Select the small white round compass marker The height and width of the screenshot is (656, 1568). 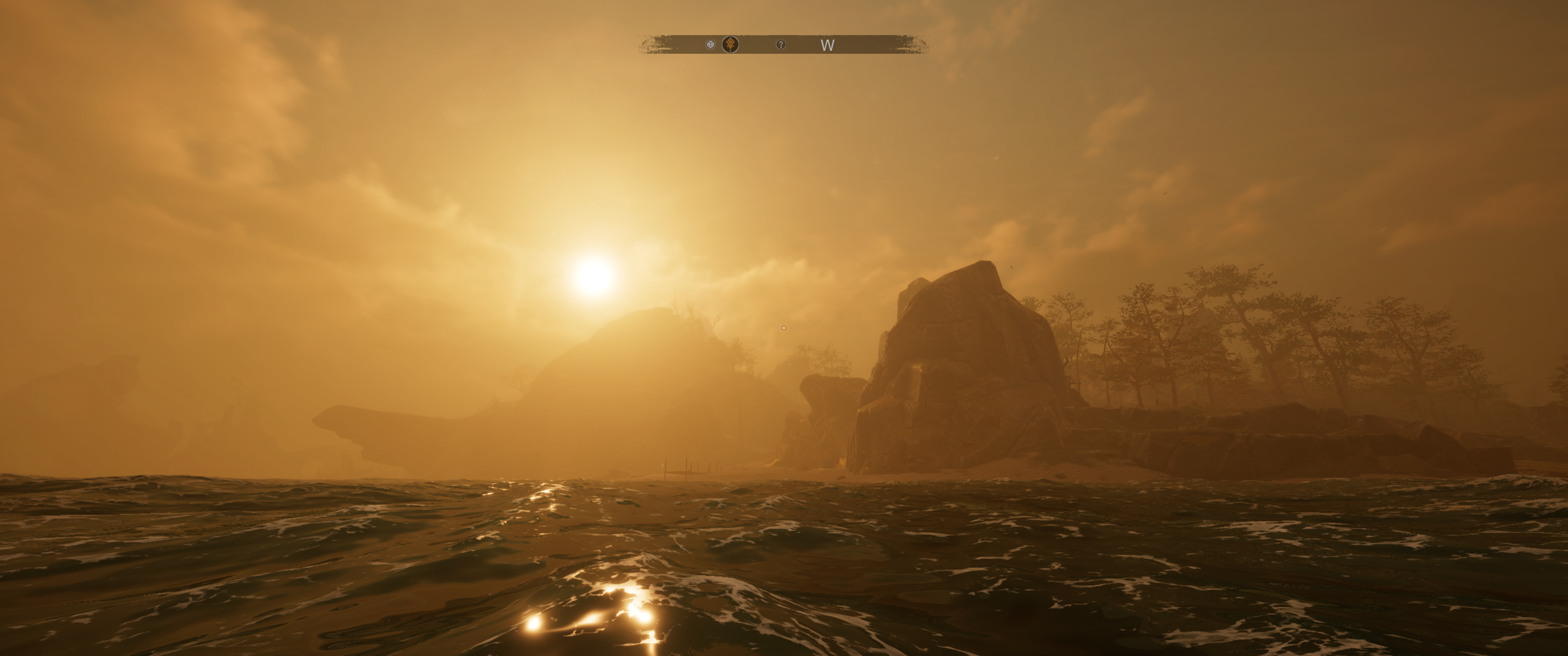click(x=710, y=45)
